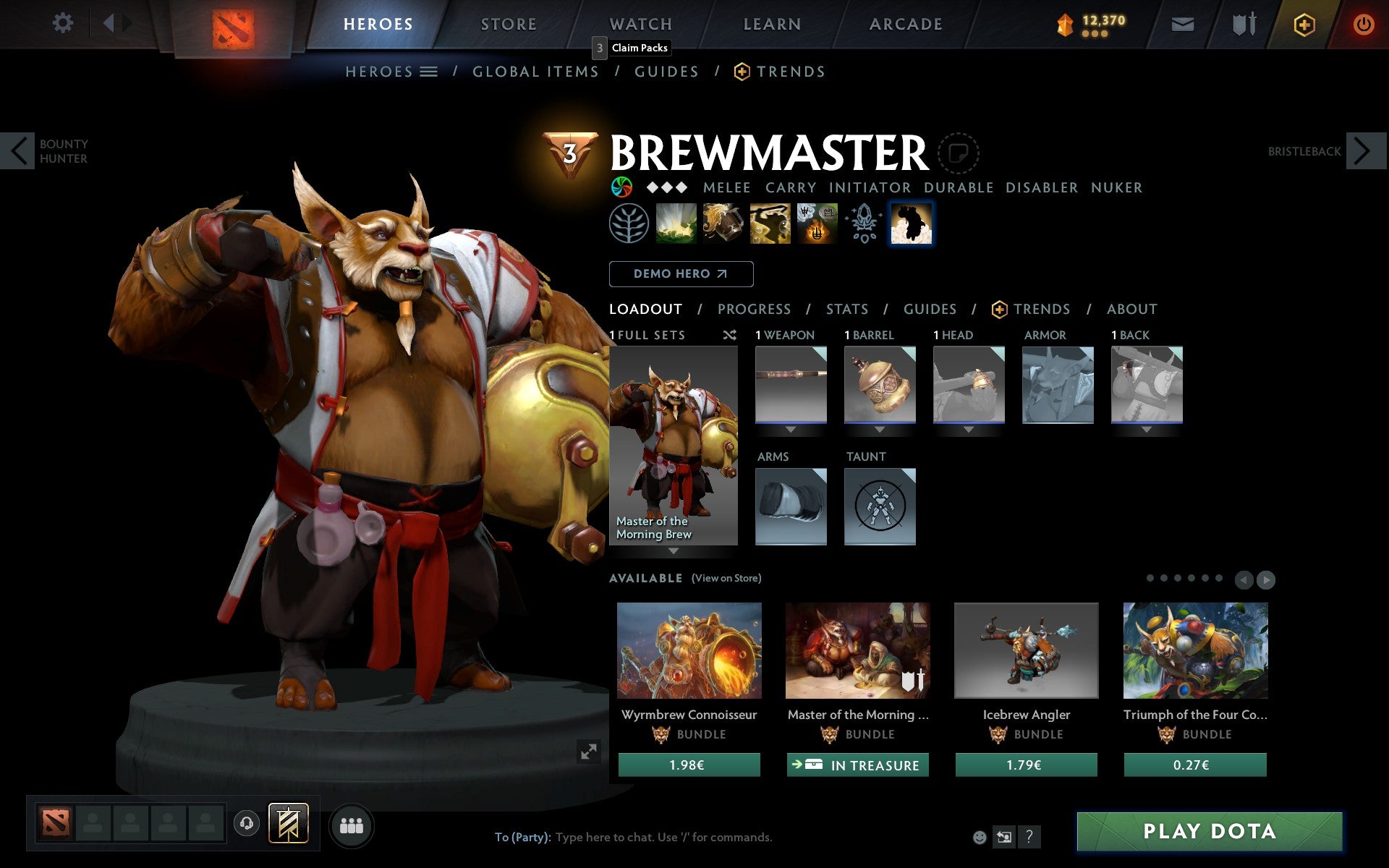Open the View on Store link

(x=726, y=578)
